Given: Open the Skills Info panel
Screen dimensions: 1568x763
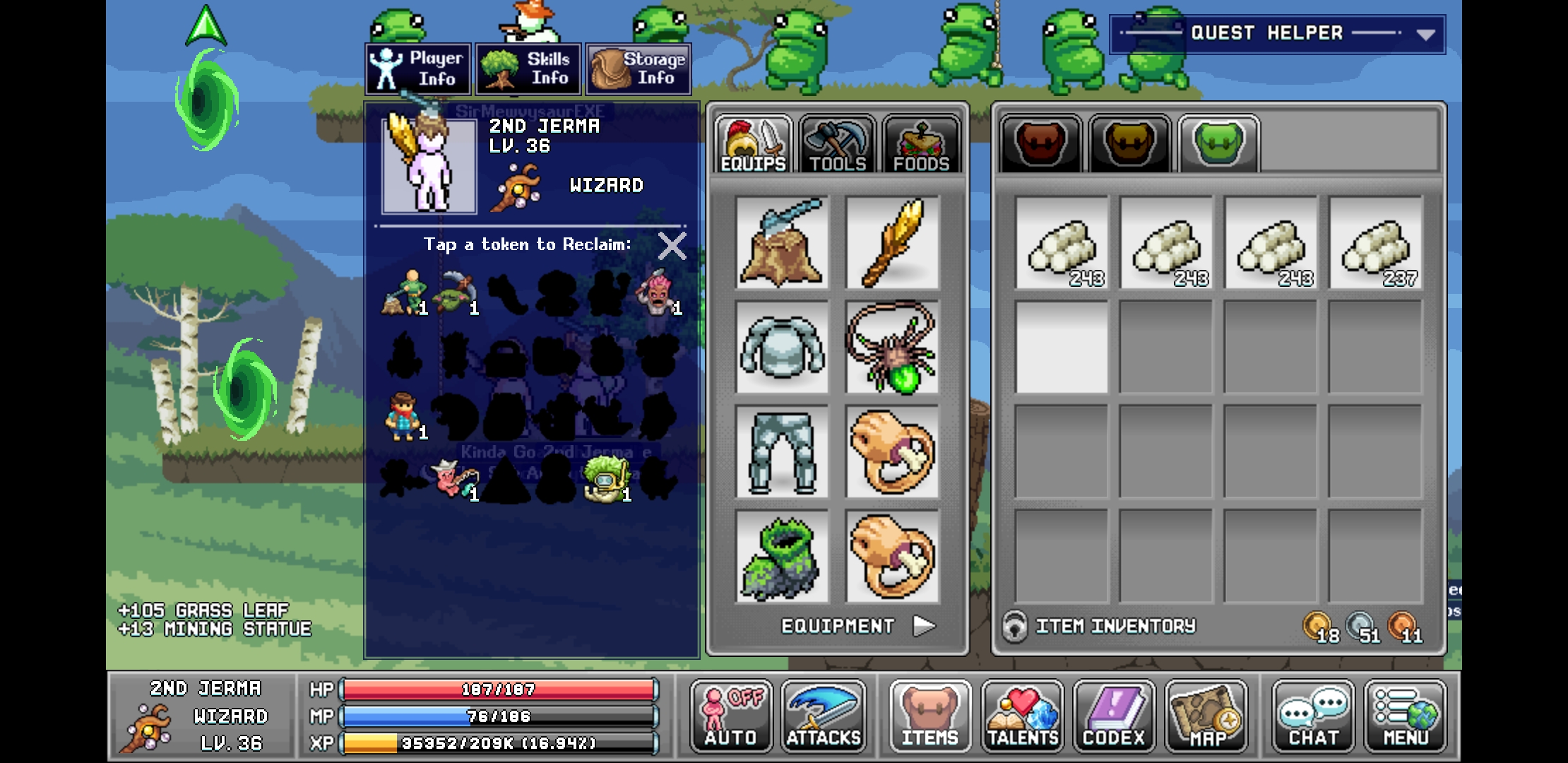Looking at the screenshot, I should point(528,69).
